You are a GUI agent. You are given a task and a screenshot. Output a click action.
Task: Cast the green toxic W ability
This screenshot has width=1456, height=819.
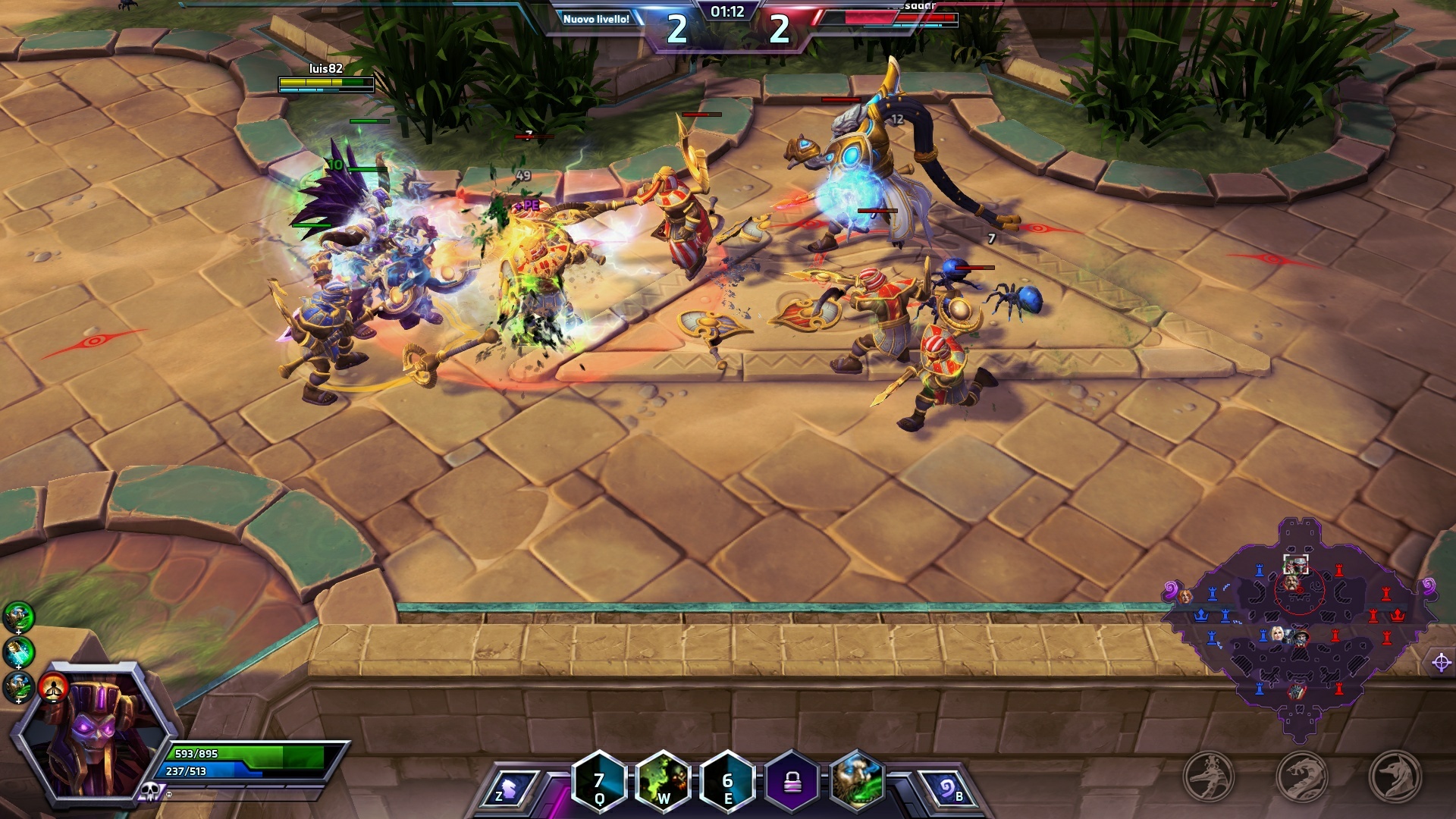coord(664,783)
